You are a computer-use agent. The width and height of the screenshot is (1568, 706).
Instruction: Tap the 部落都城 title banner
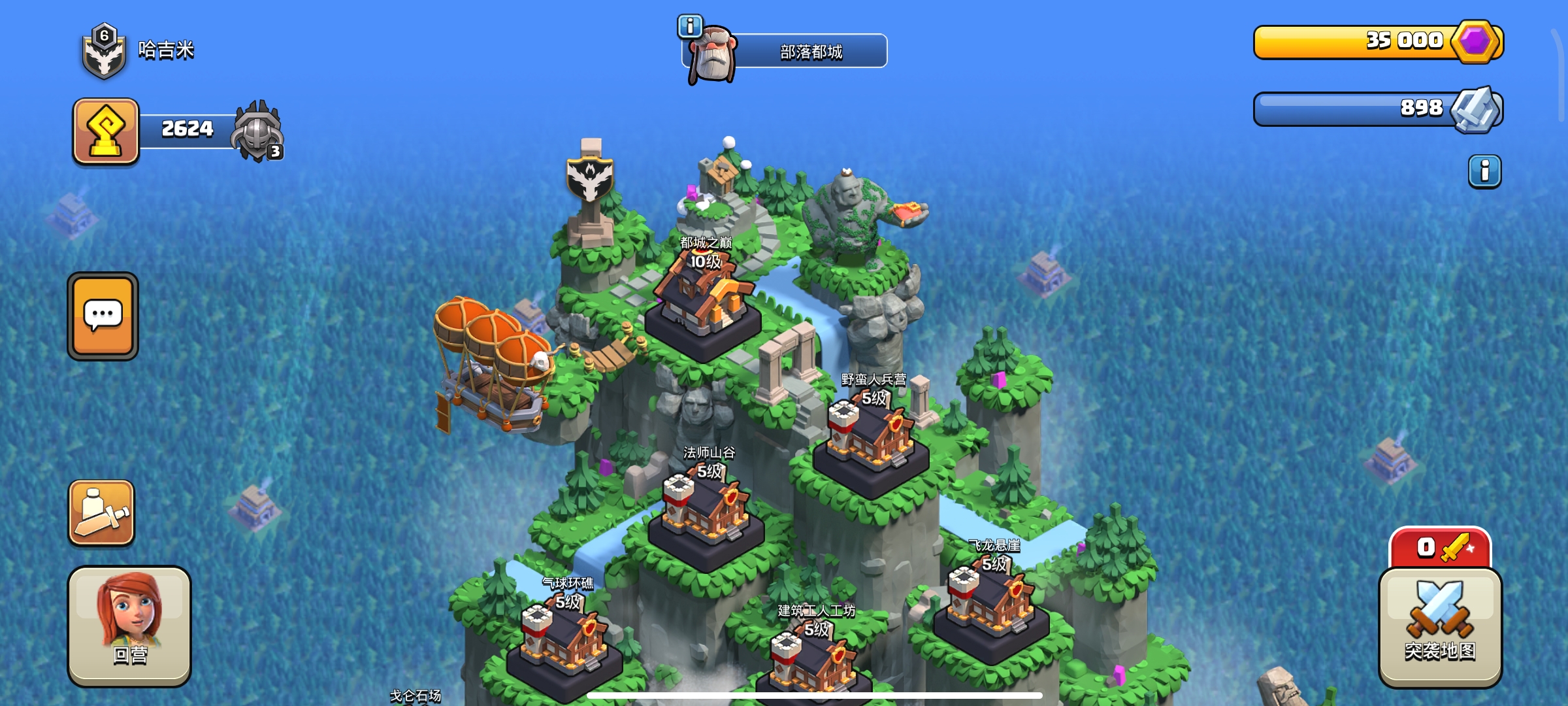pyautogui.click(x=810, y=52)
